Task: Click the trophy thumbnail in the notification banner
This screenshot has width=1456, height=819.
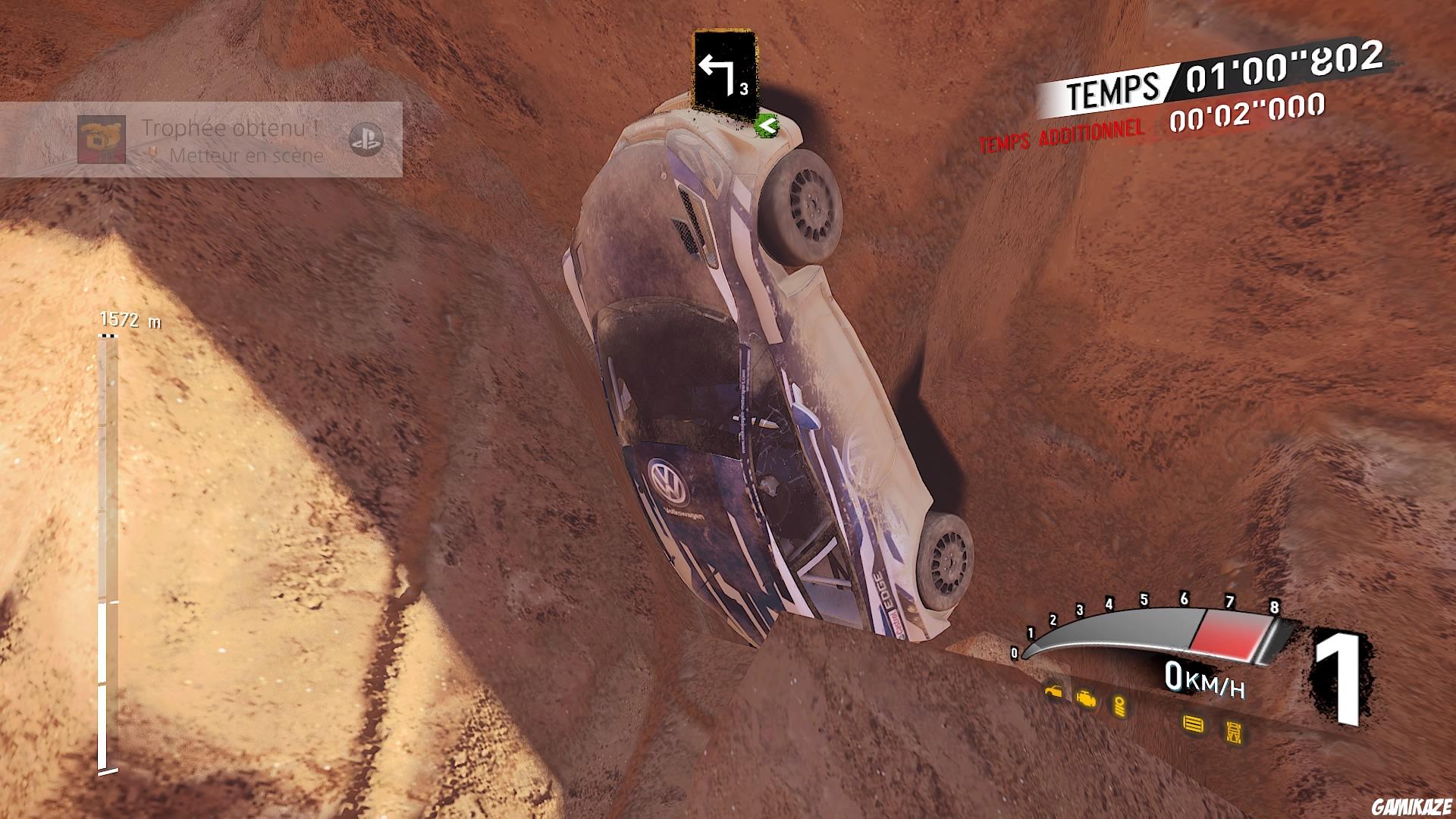Action: 102,139
